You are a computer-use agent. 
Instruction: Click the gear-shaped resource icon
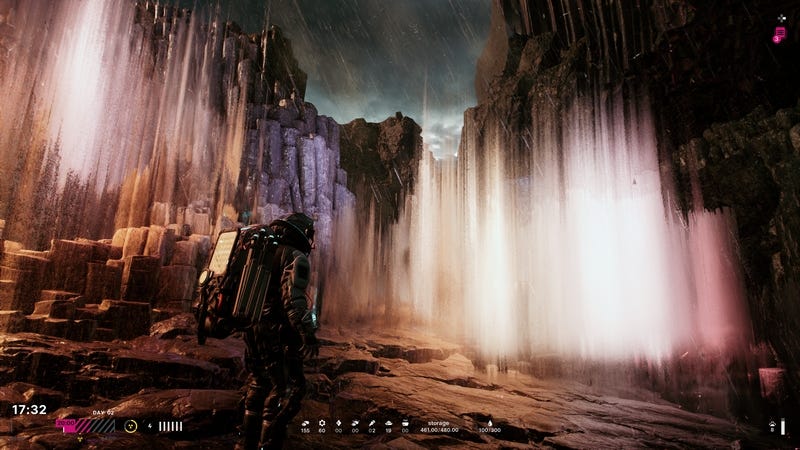tap(322, 423)
